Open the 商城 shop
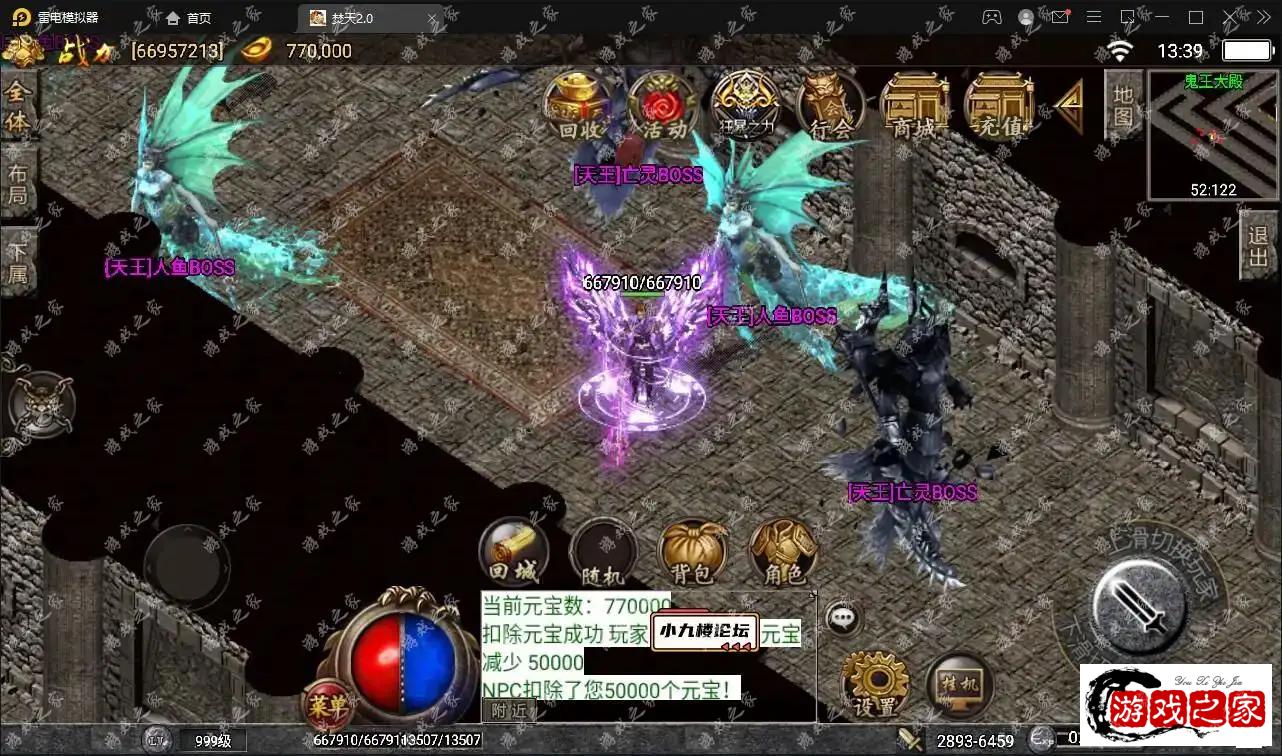 coord(914,105)
